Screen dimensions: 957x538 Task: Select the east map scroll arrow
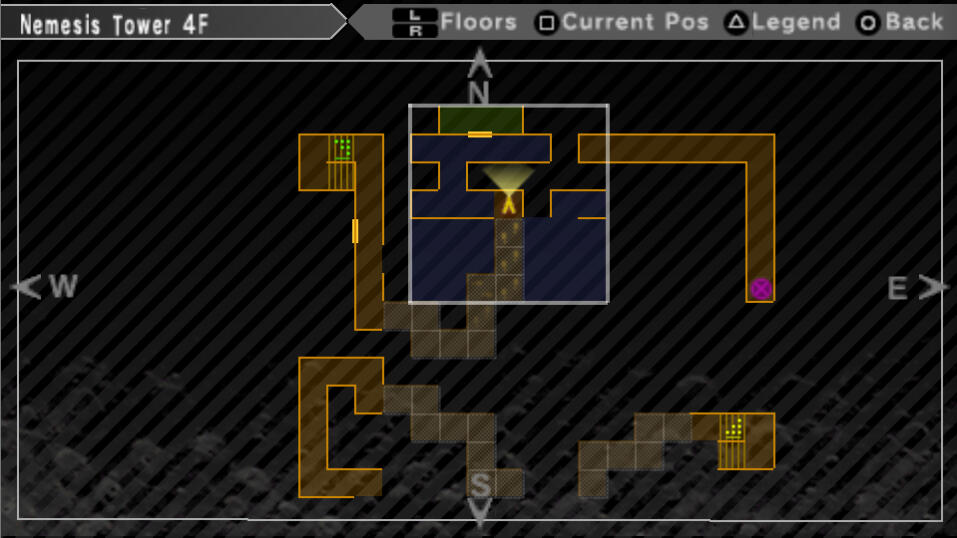pos(934,288)
